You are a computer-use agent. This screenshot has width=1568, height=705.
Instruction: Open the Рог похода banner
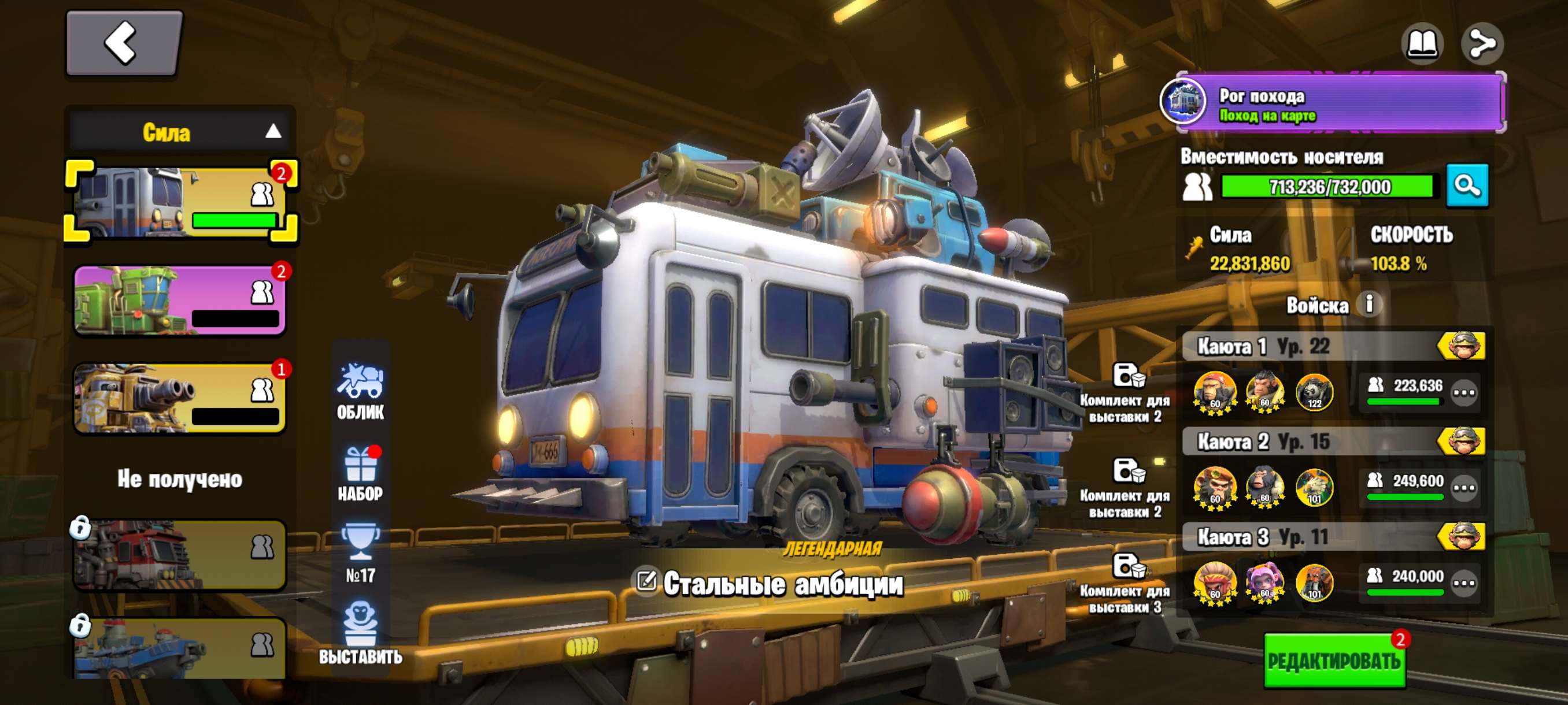click(1333, 103)
